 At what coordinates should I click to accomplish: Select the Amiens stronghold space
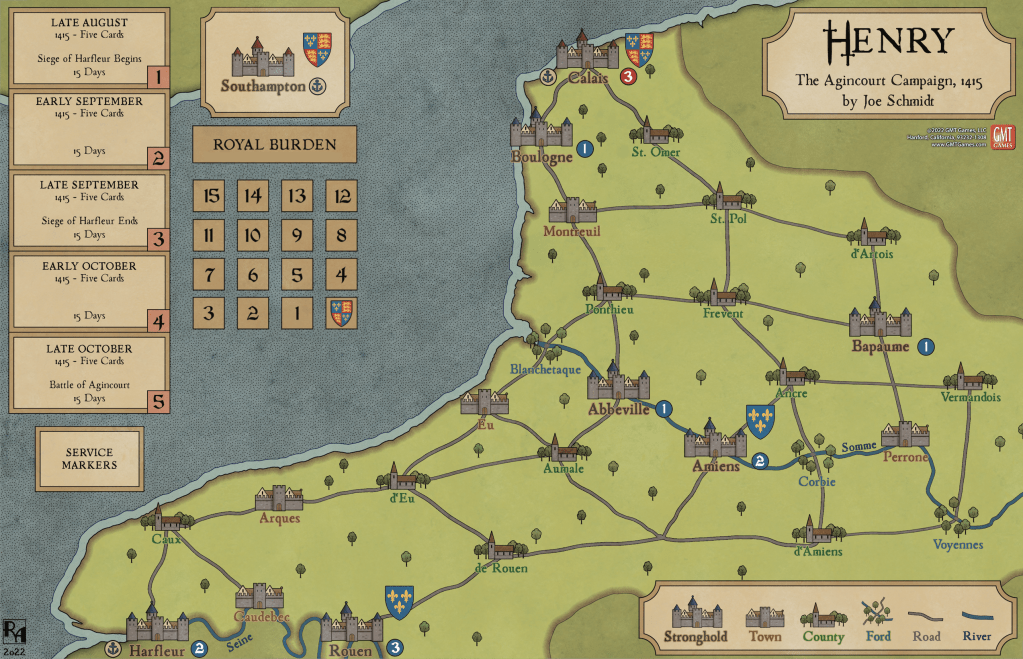pyautogui.click(x=714, y=442)
